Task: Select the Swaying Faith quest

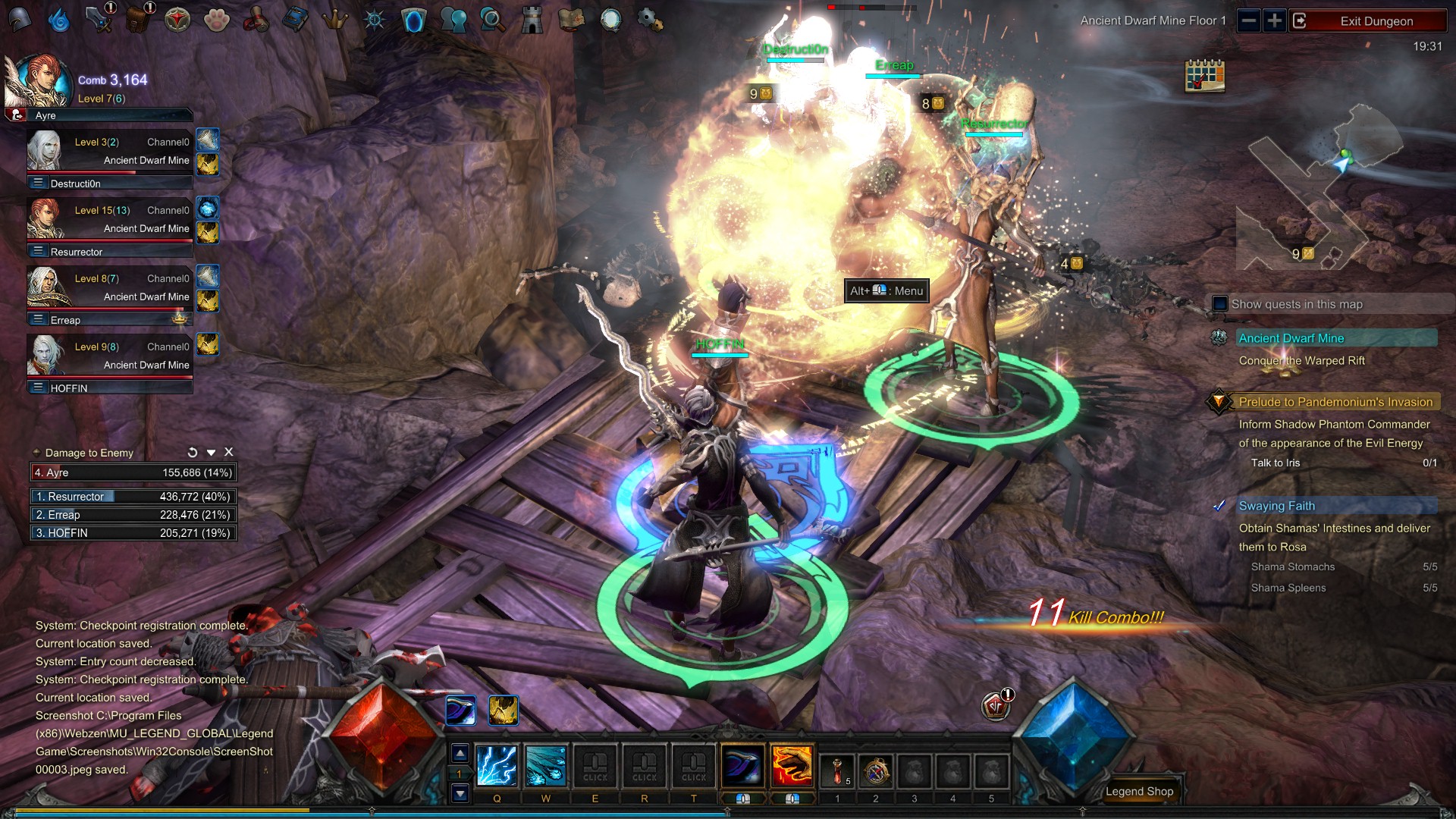Action: point(1277,506)
